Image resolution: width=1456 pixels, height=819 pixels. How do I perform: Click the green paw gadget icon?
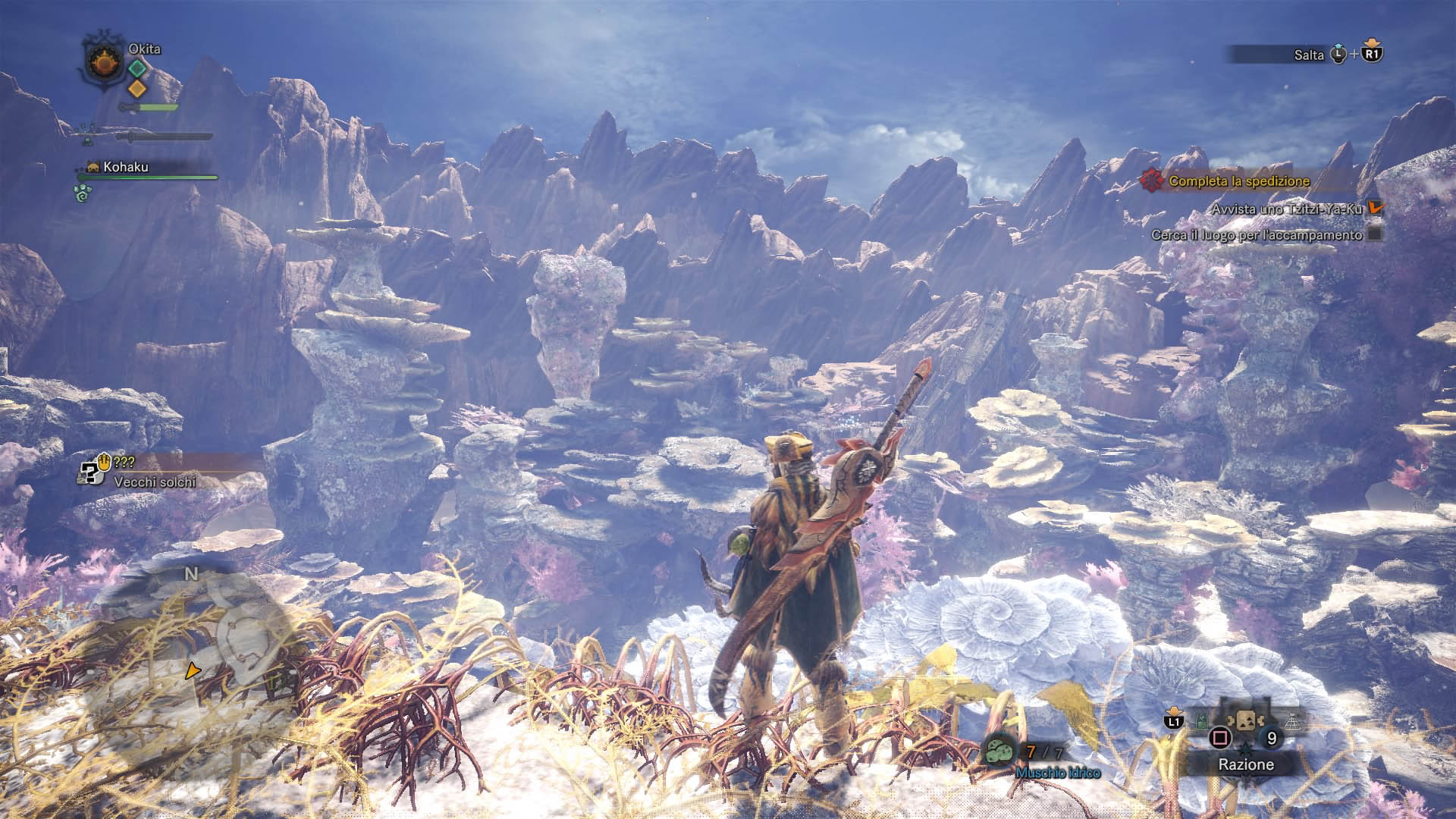tap(82, 192)
